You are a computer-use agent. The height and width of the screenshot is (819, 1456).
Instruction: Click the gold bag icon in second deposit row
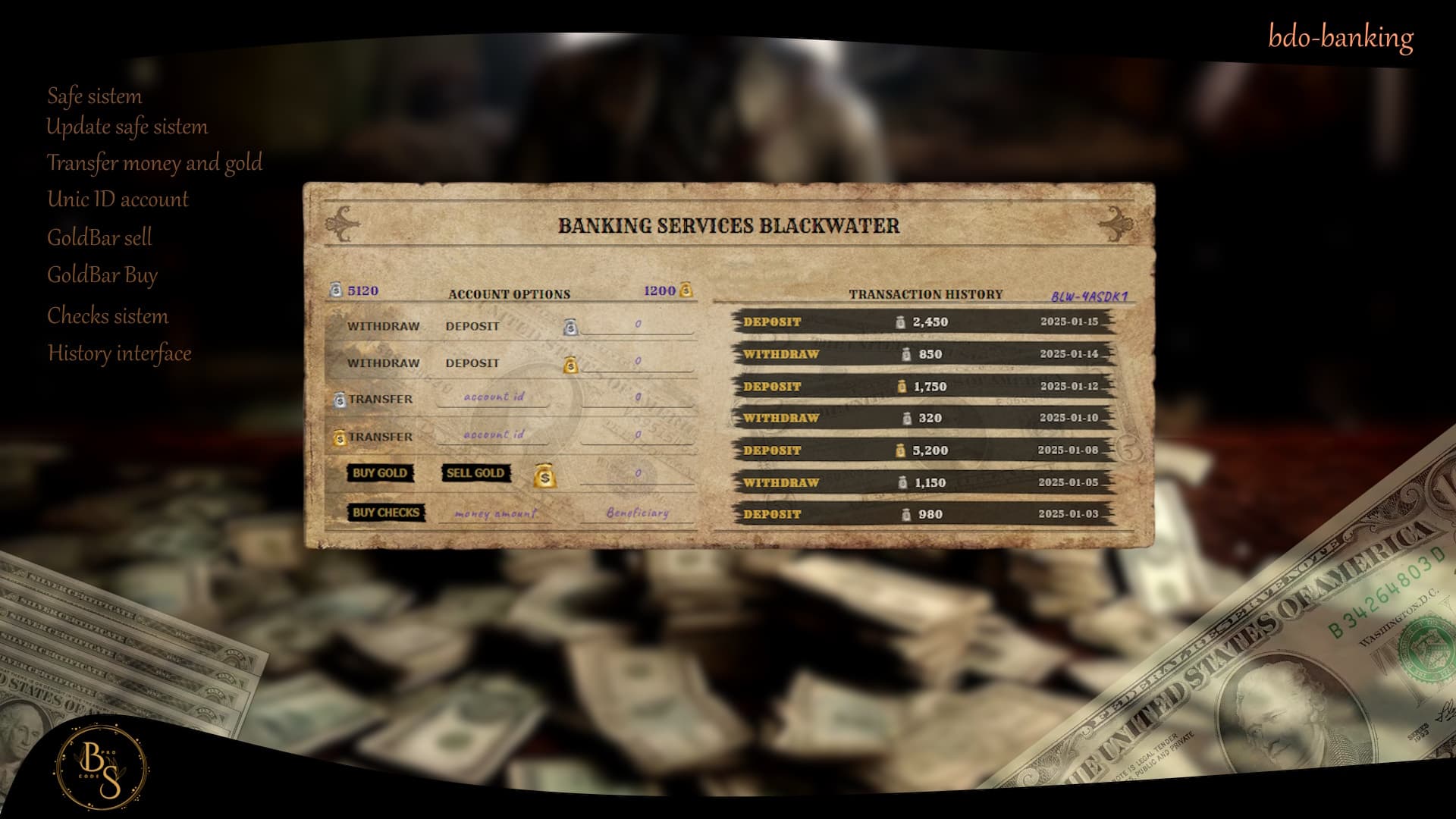click(x=570, y=365)
